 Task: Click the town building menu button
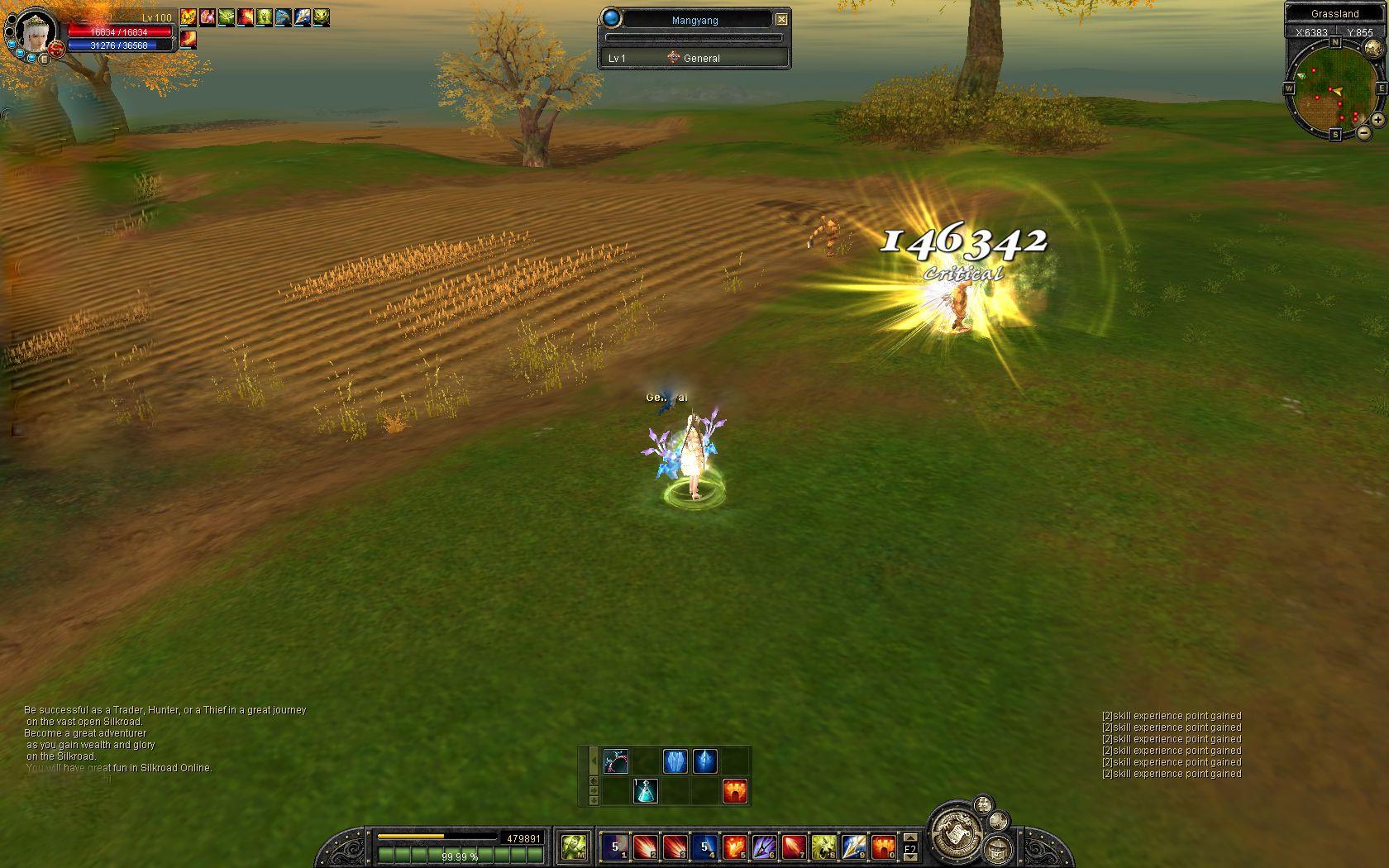coord(999,849)
